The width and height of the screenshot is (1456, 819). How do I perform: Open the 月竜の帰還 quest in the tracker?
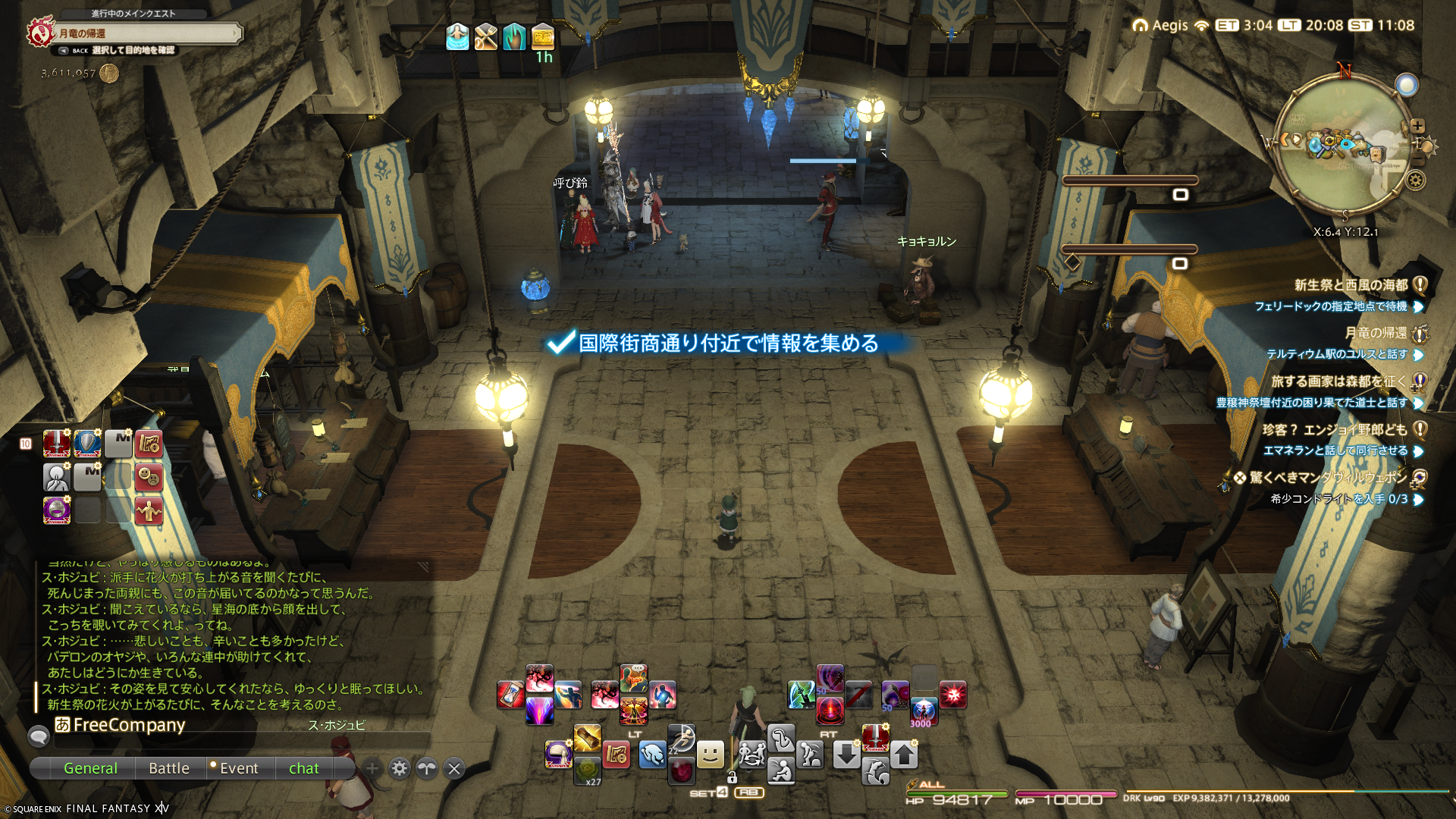[1375, 333]
